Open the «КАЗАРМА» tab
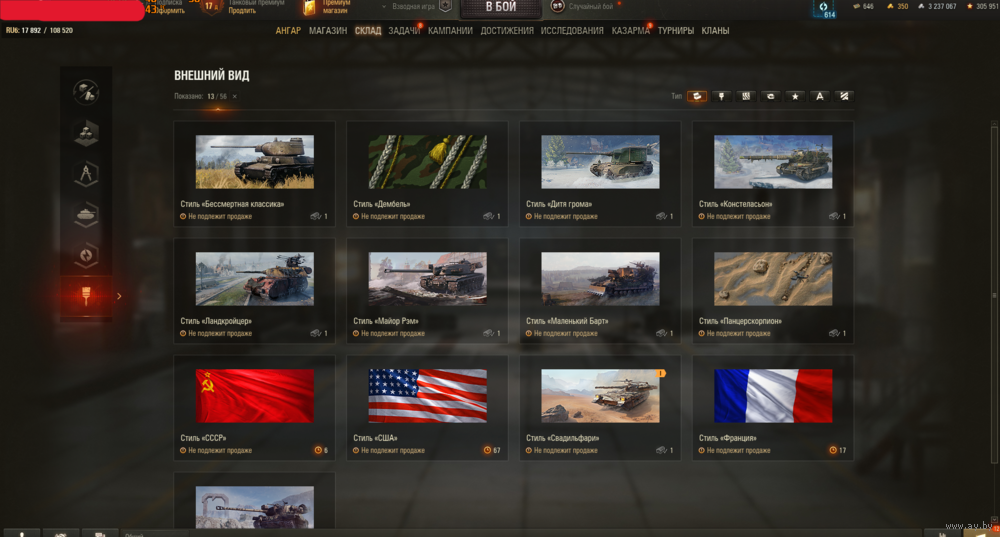 click(x=630, y=31)
